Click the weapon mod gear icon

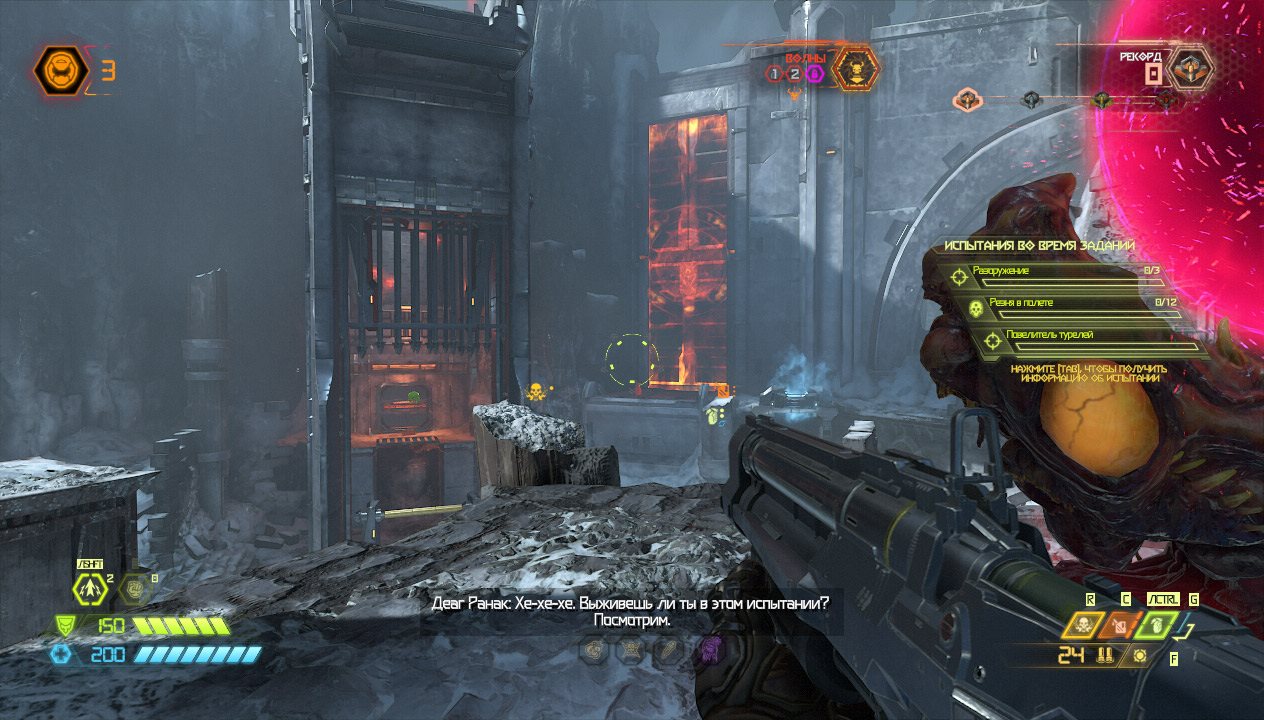point(1139,657)
